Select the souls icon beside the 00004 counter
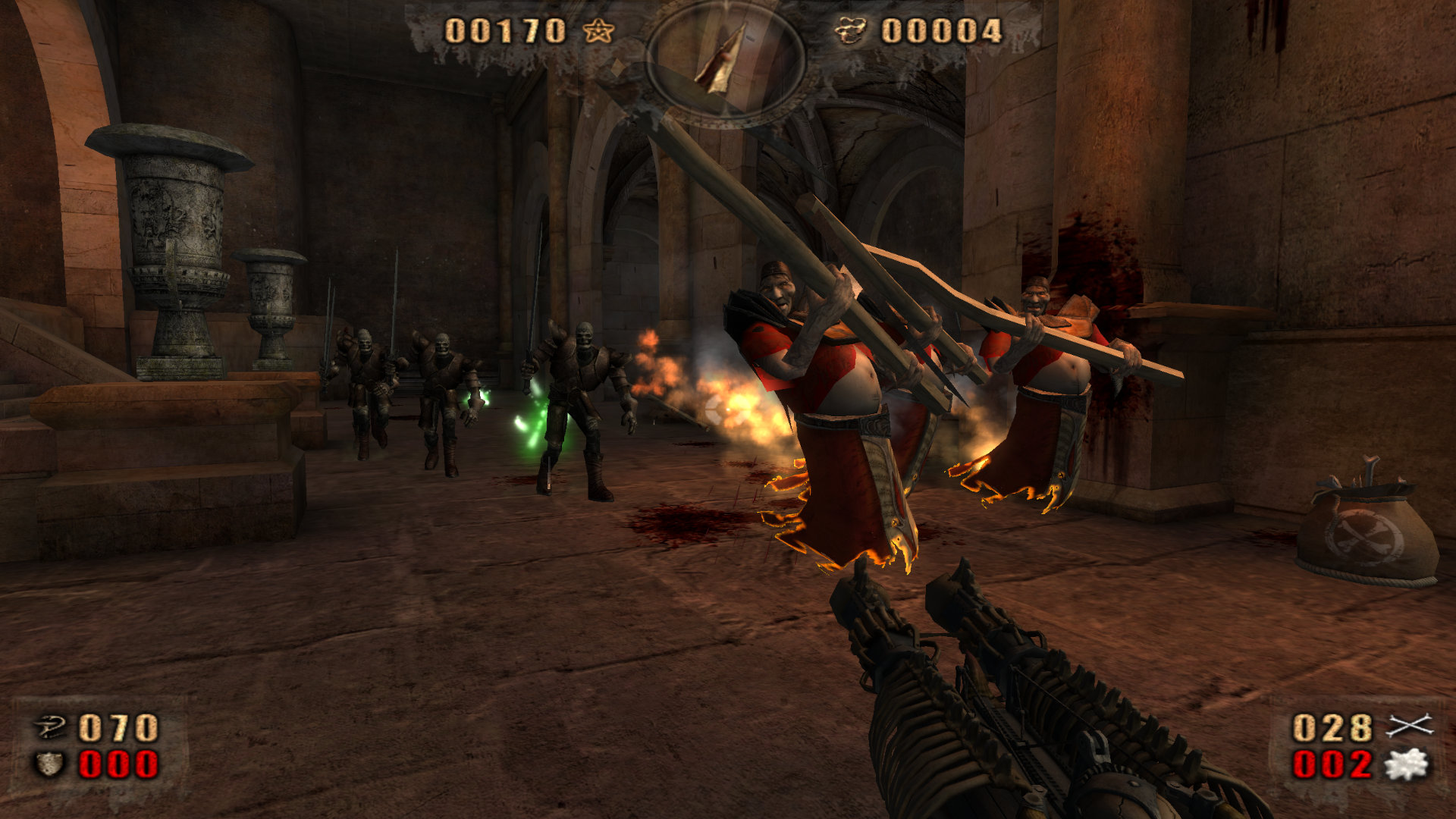1456x819 pixels. tap(851, 31)
